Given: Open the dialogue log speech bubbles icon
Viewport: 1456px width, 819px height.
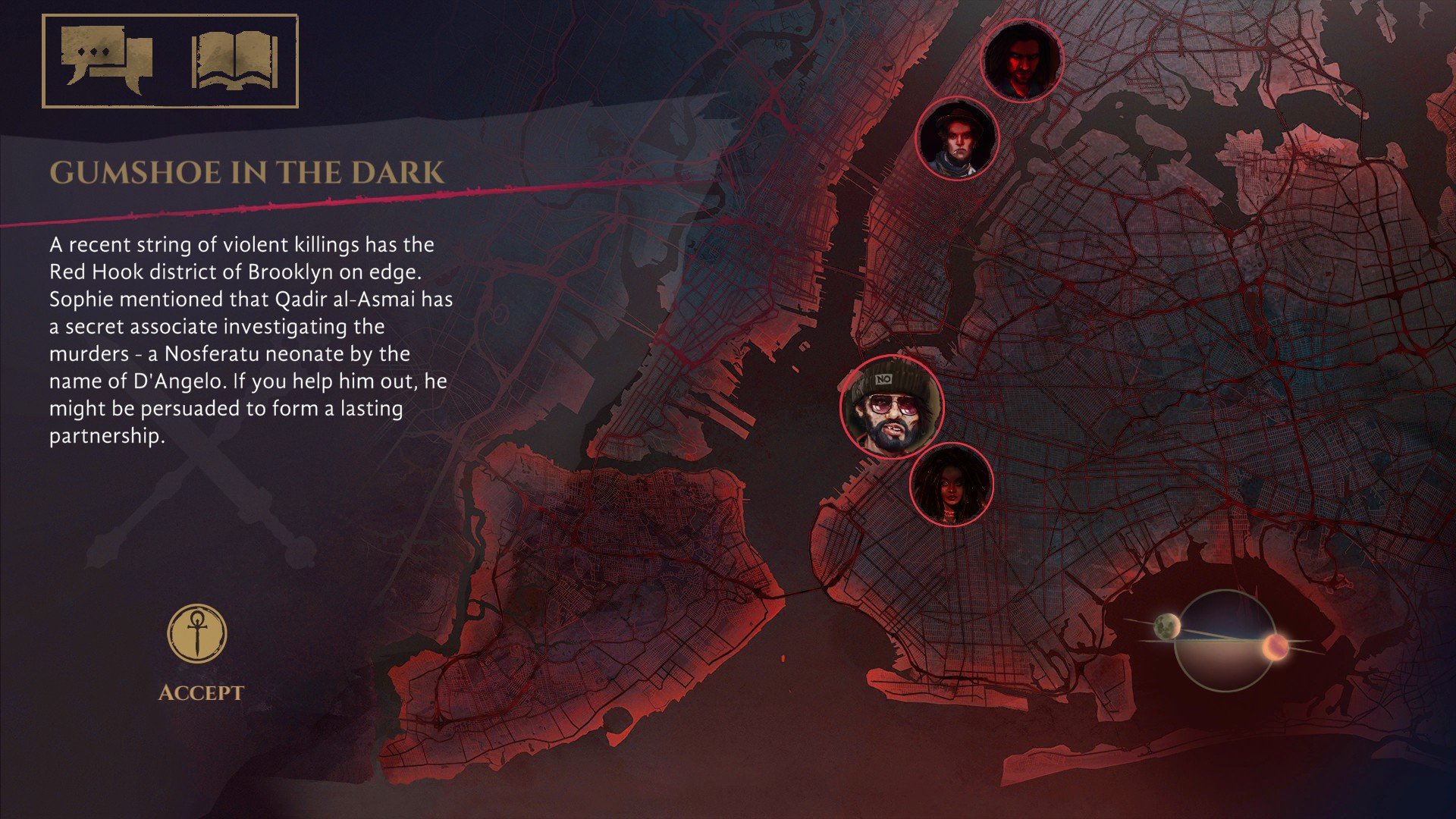Looking at the screenshot, I should click(107, 60).
